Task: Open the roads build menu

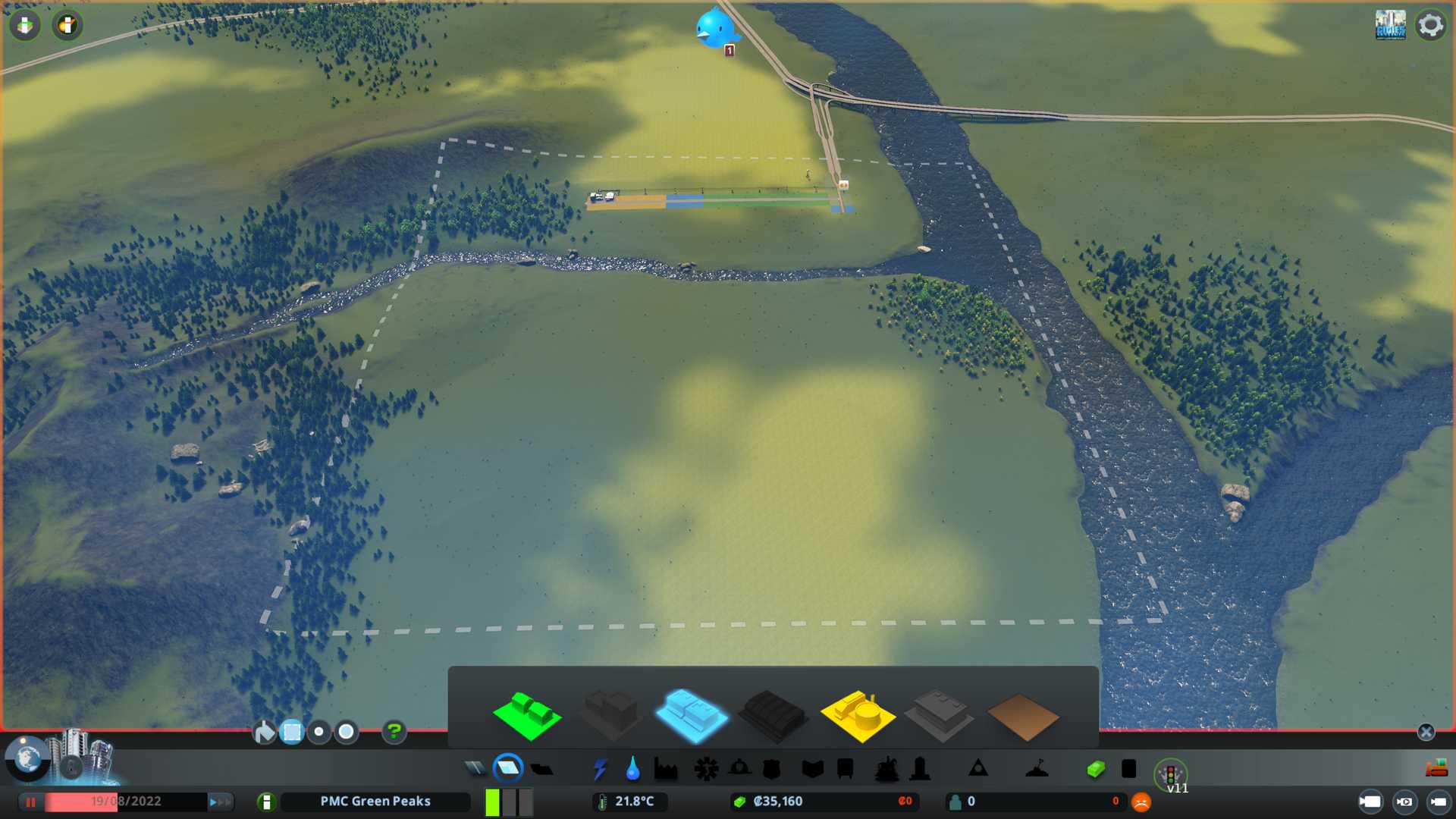Action: click(475, 769)
